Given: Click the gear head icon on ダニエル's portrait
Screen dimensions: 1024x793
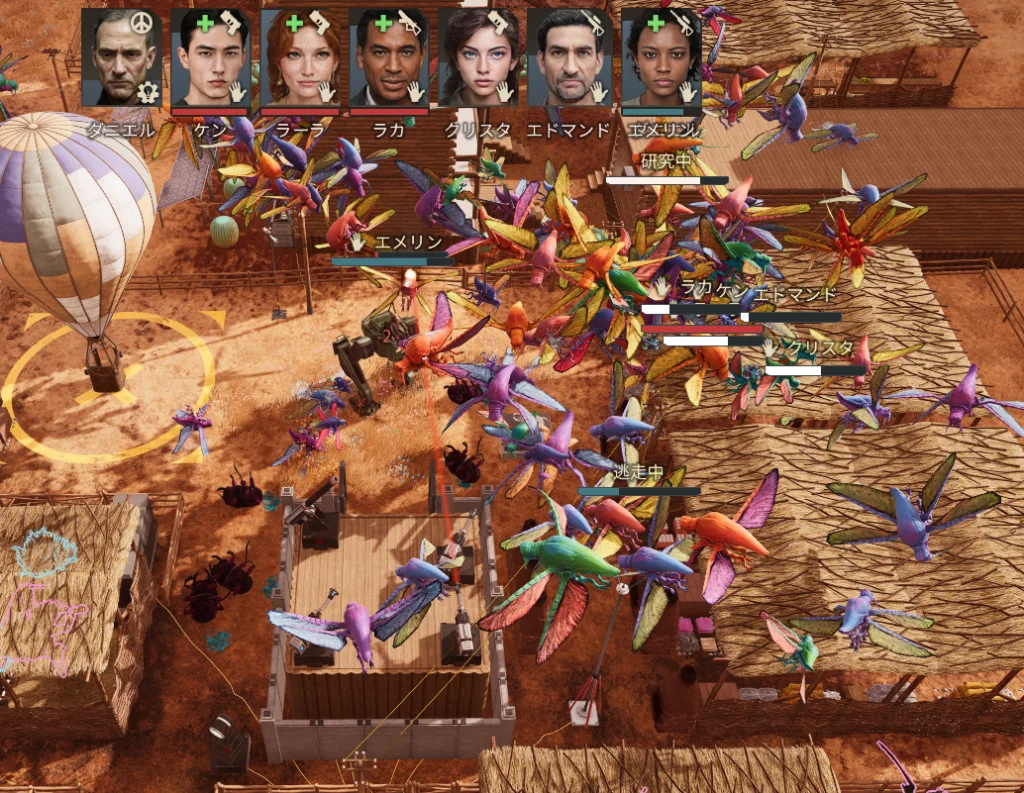Looking at the screenshot, I should click(x=149, y=92).
